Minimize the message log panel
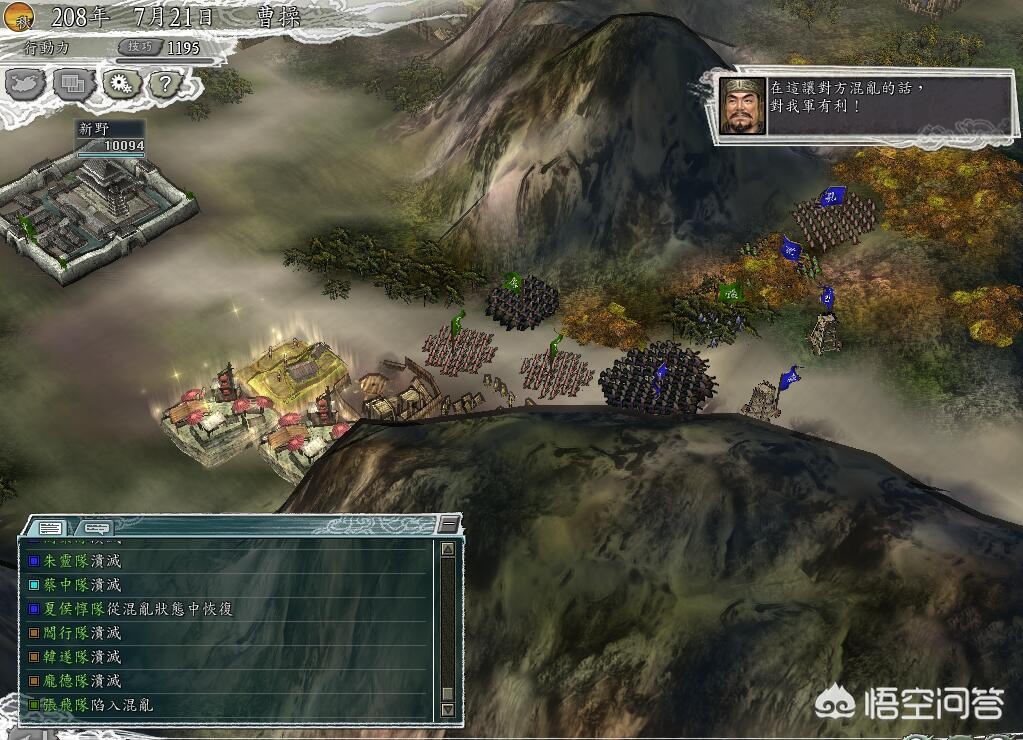The image size is (1023, 740). (x=448, y=525)
